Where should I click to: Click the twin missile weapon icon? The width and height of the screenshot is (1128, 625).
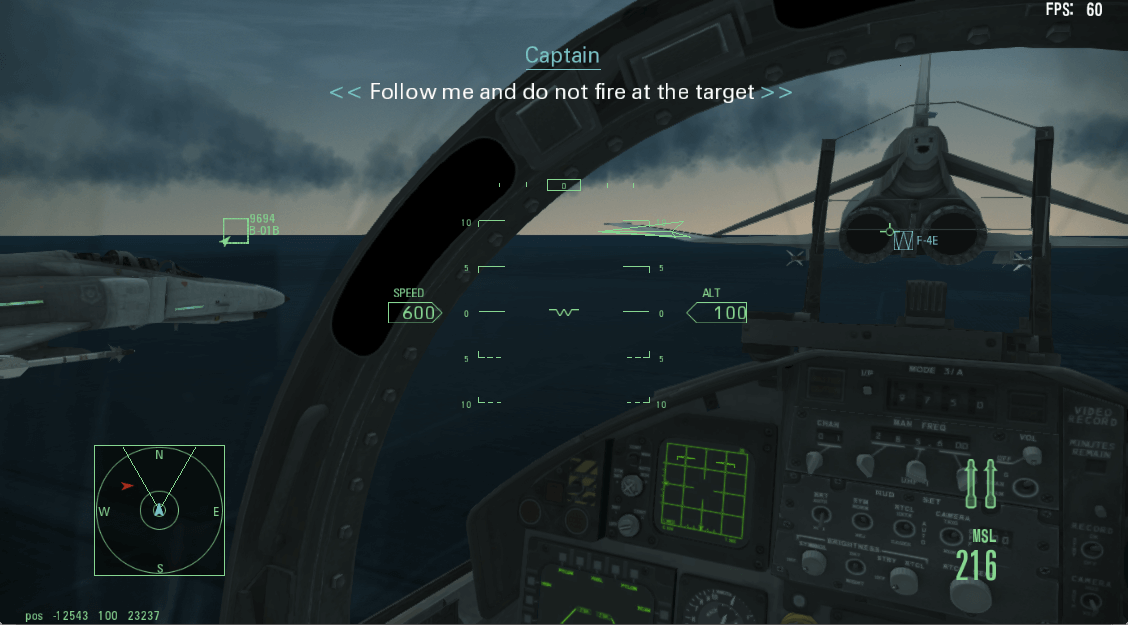[980, 481]
